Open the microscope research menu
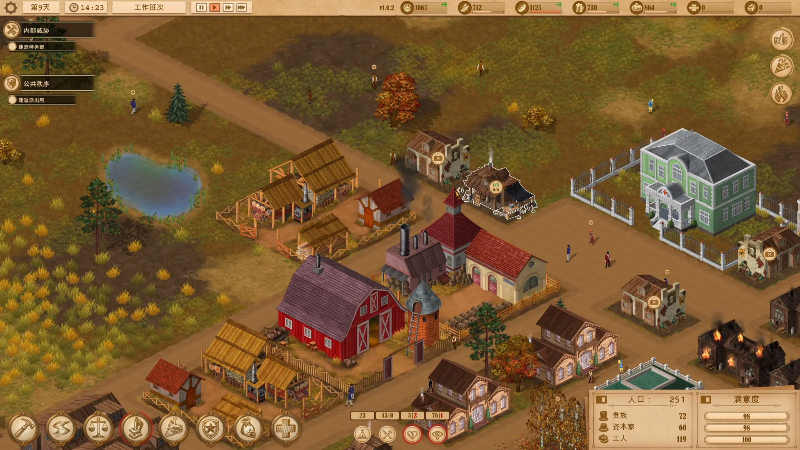The width and height of the screenshot is (800, 450). pos(136,428)
